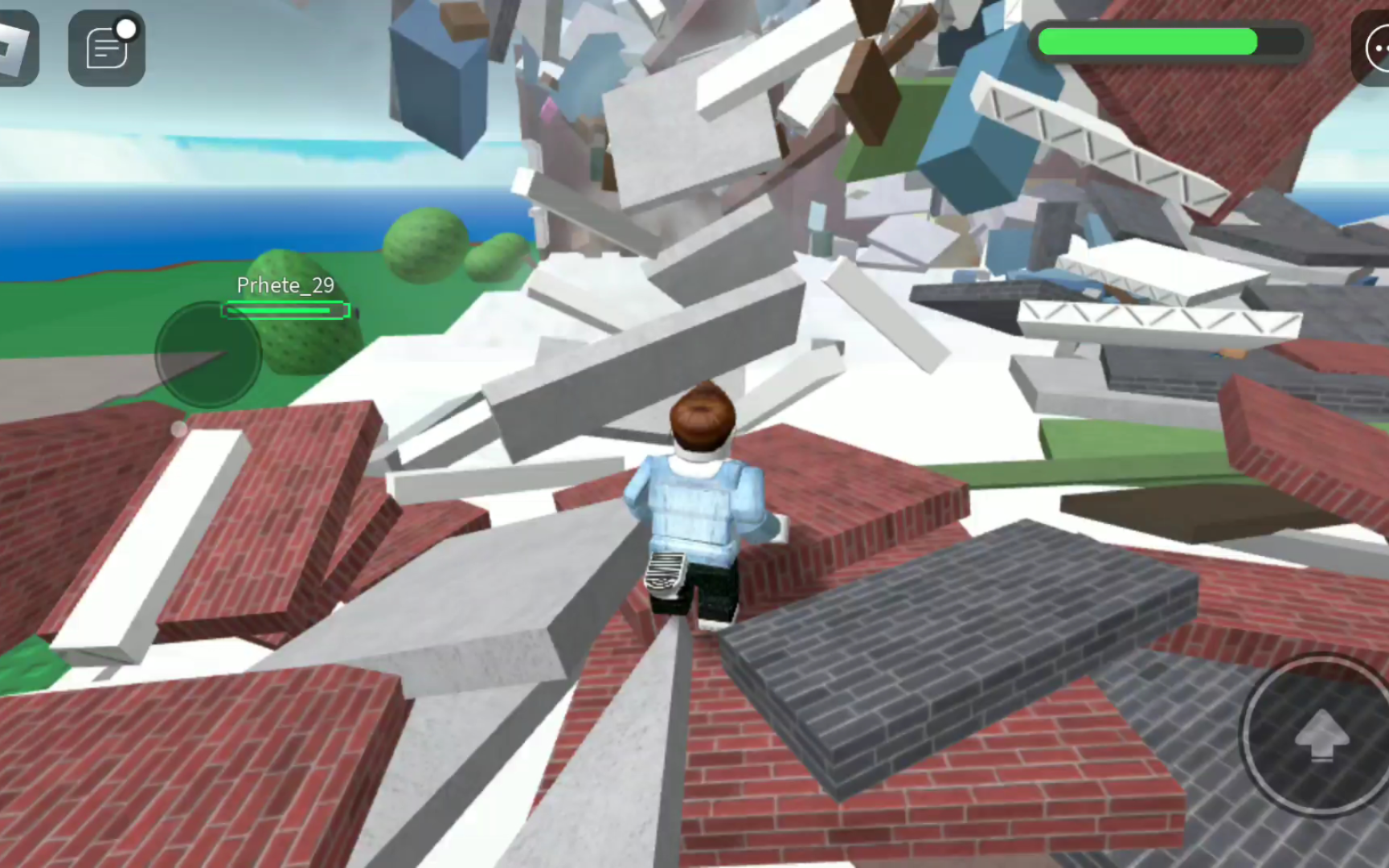Screen dimensions: 1389x868
Task: Tap the joystick's small direction indicator
Action: (177, 430)
